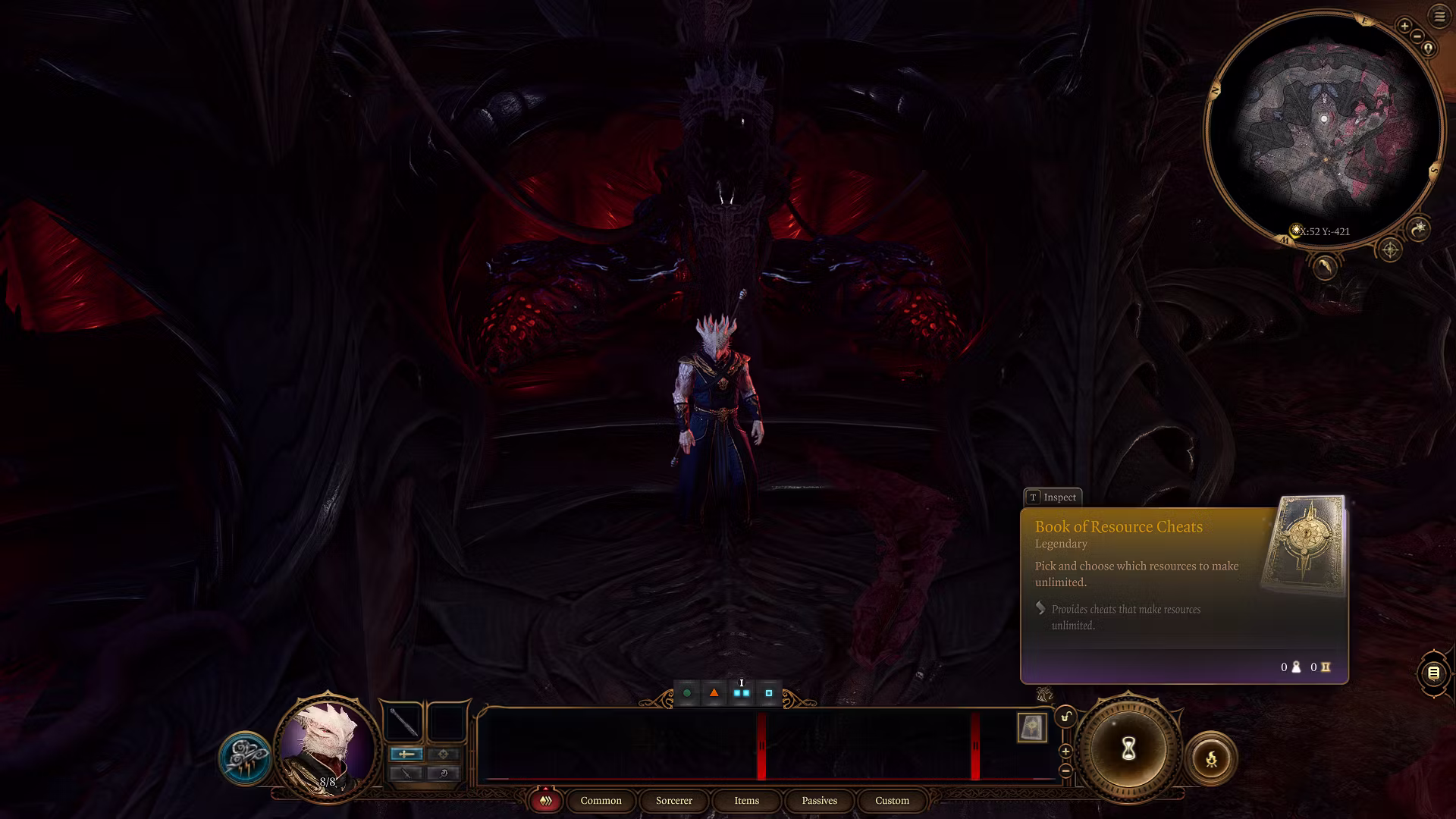
Task: Click the hourglass end turn button
Action: pos(1128,750)
